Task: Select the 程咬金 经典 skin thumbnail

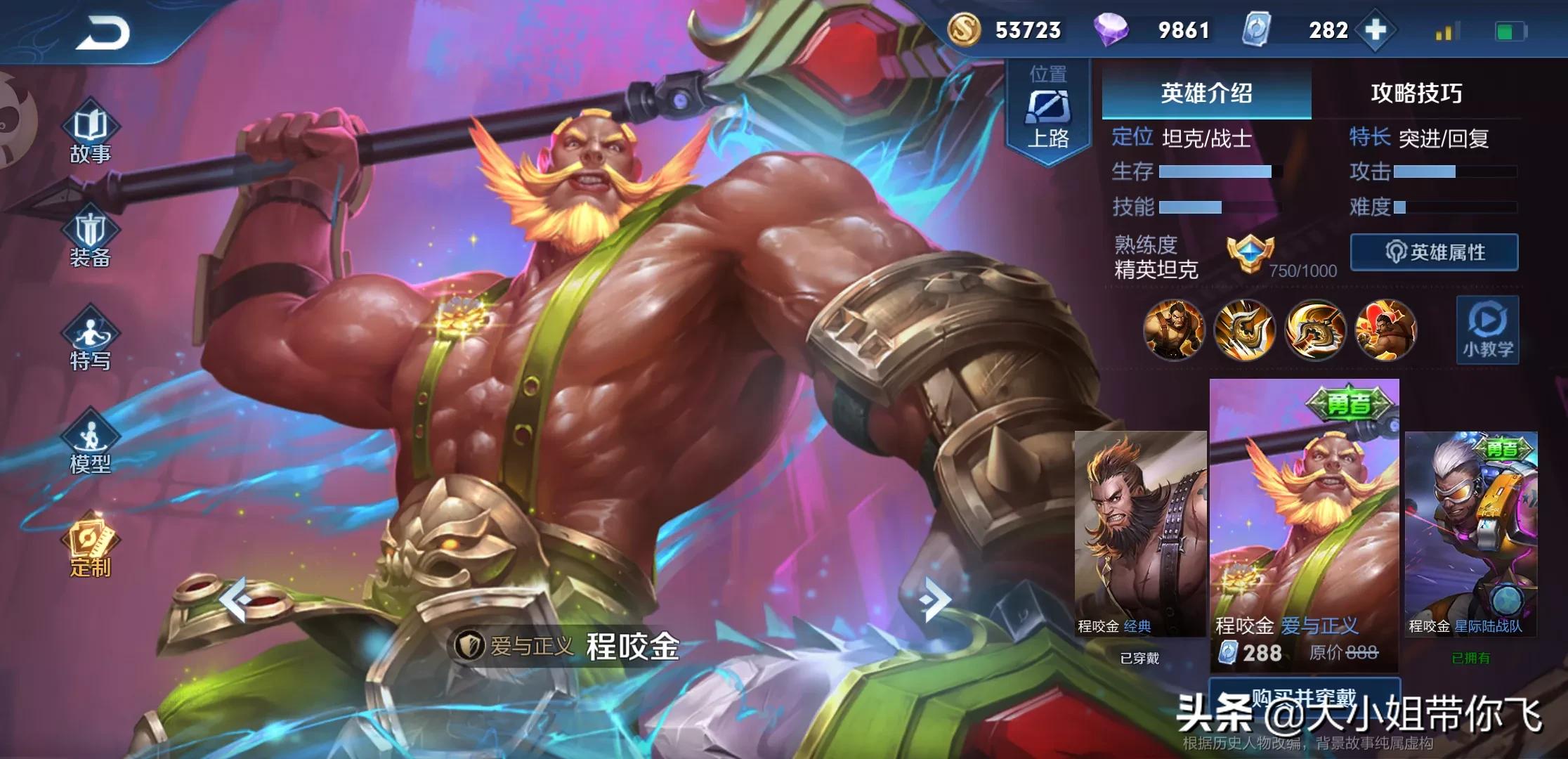Action: pos(1139,534)
